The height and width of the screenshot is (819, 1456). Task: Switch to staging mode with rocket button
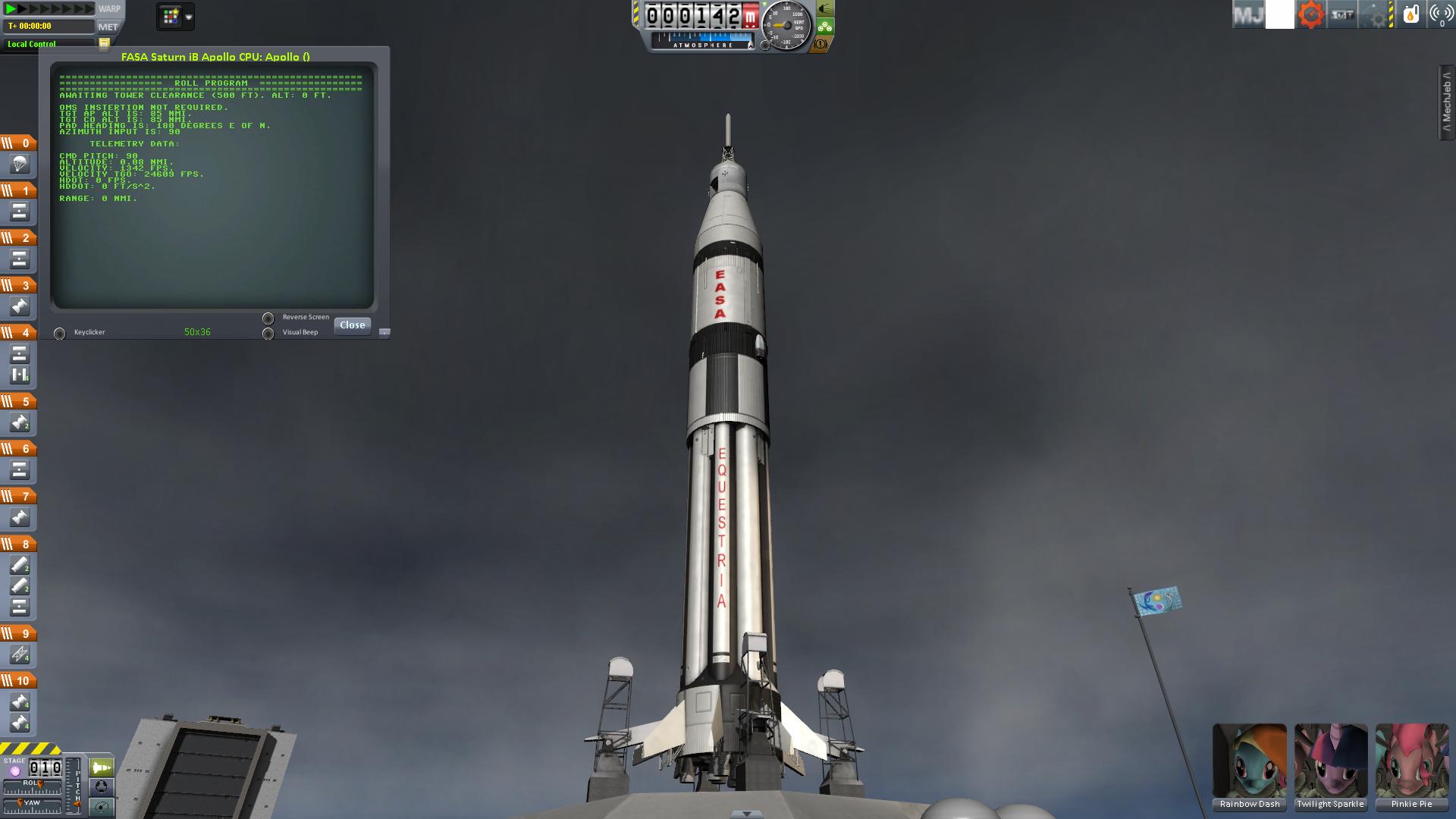102,768
